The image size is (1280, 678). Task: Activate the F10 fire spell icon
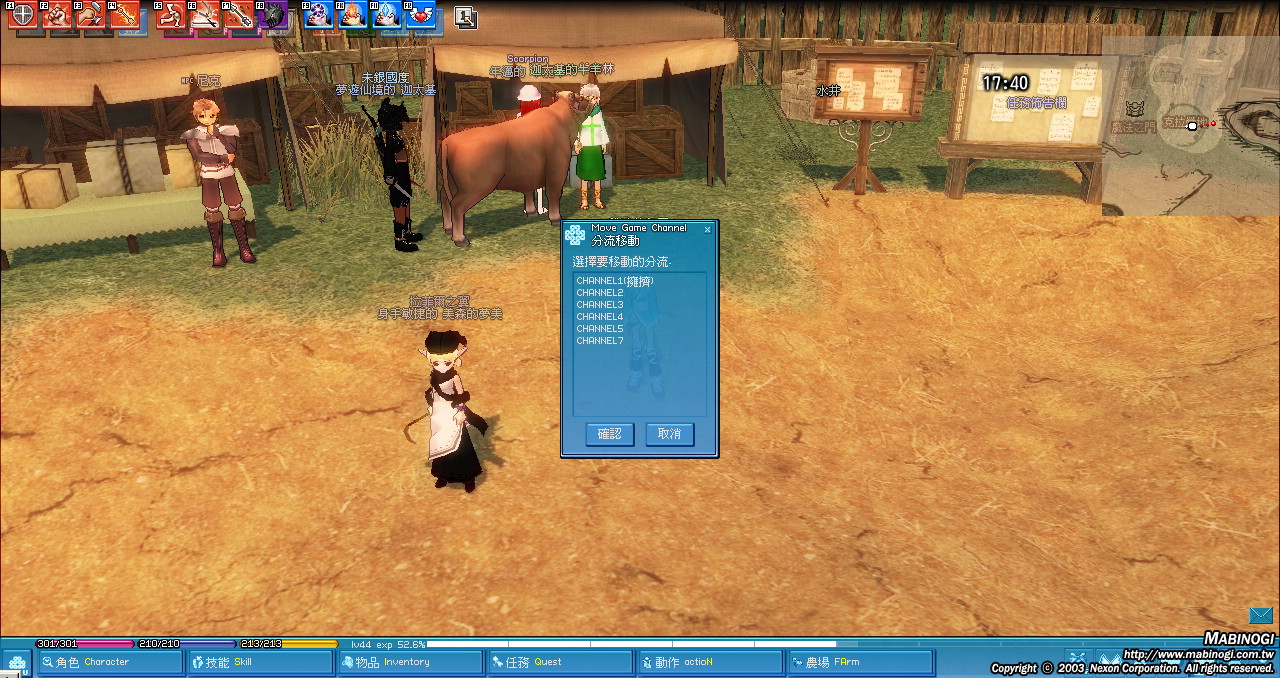tap(352, 15)
